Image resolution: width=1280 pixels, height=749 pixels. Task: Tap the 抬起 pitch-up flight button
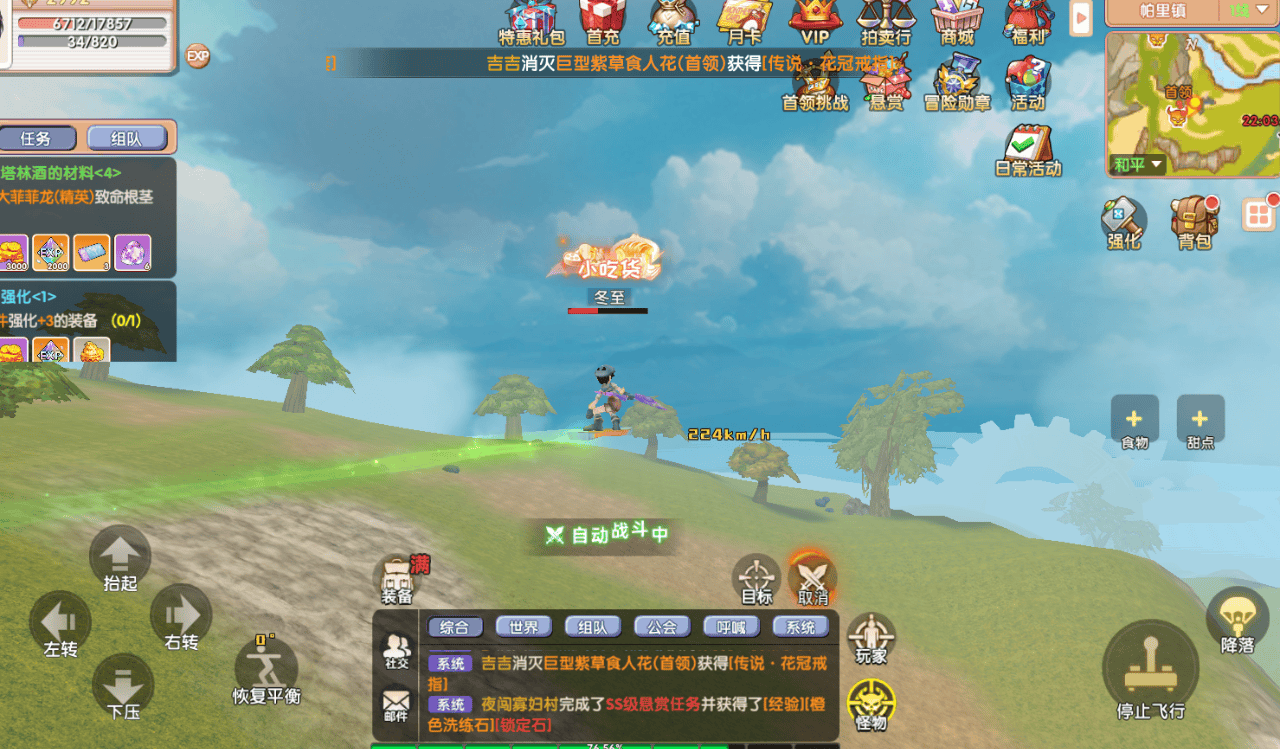(x=120, y=558)
